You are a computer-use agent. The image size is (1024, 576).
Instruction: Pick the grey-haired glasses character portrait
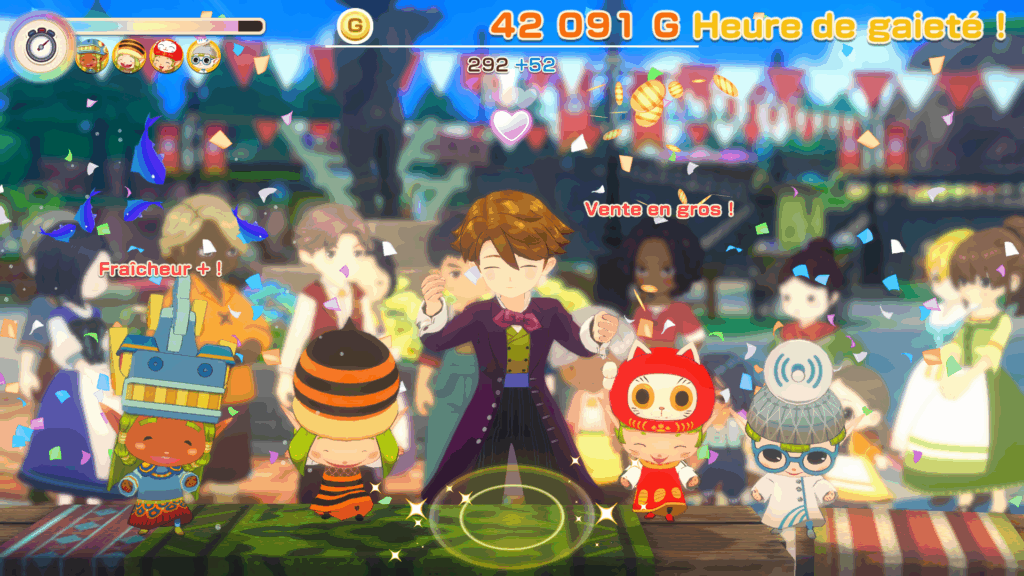pyautogui.click(x=203, y=56)
